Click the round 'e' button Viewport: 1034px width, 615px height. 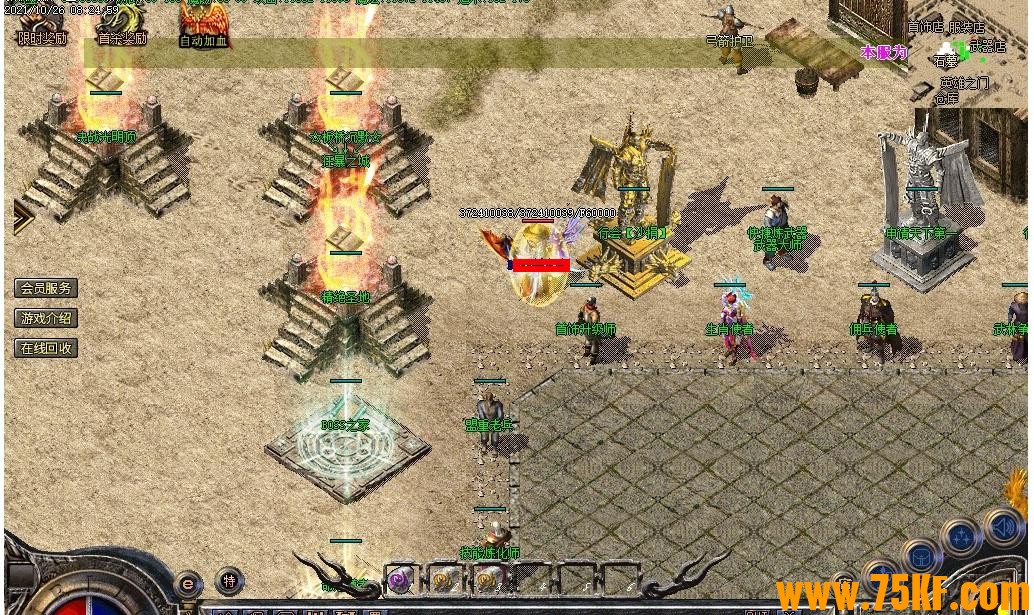click(x=188, y=584)
